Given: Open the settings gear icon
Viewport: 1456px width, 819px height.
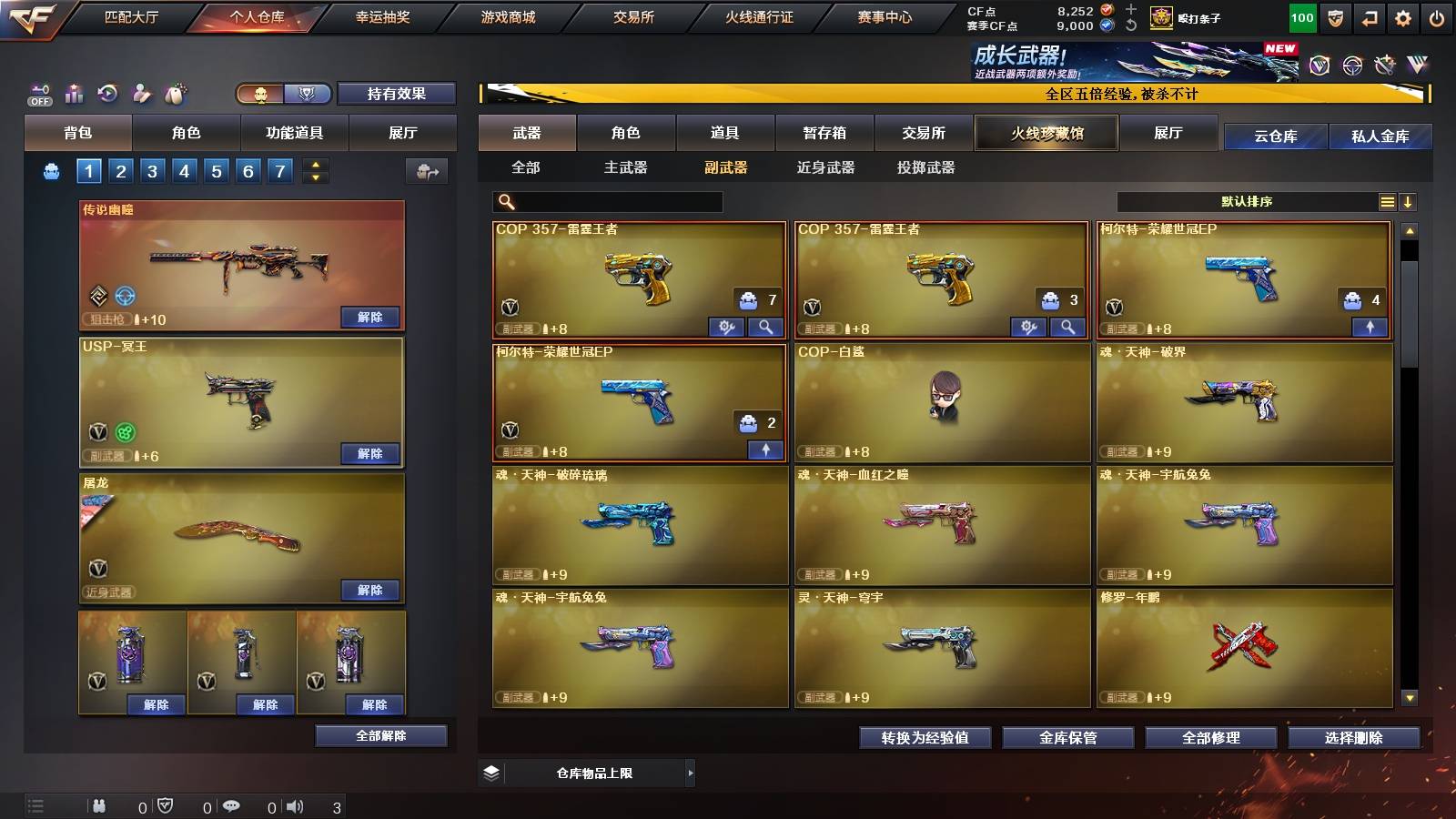Looking at the screenshot, I should 1404,16.
